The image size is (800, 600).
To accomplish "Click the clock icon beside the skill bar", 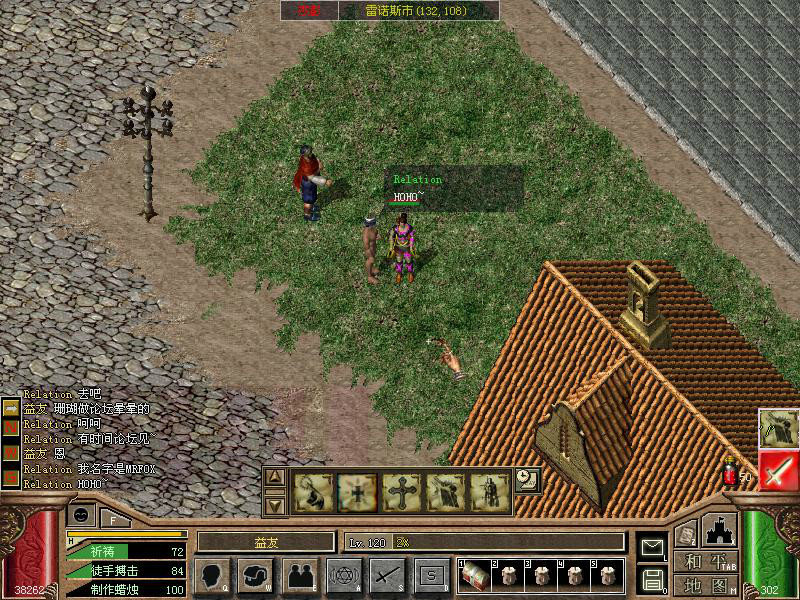I will pos(527,480).
